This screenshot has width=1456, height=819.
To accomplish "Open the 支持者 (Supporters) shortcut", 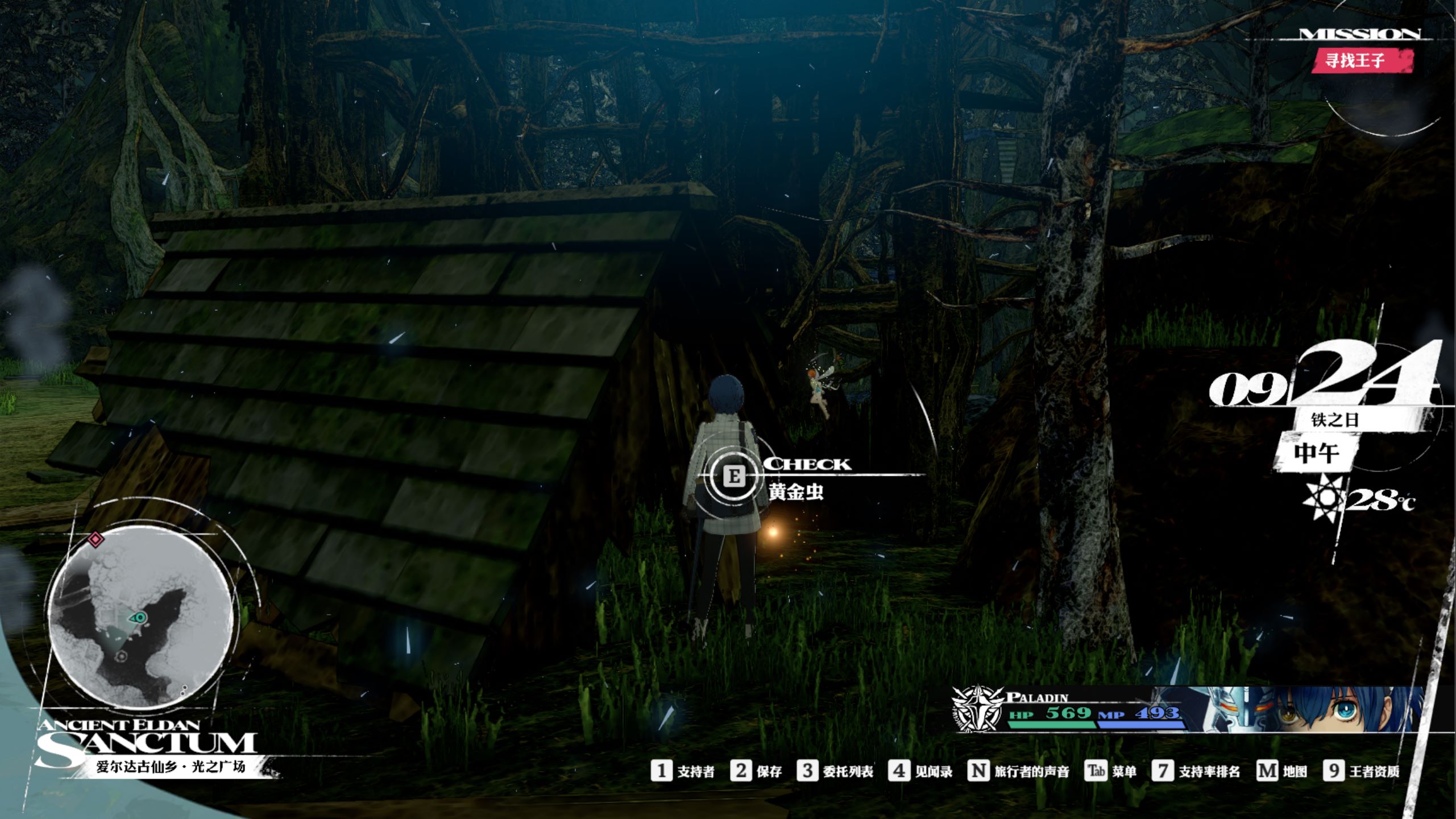I will tap(683, 771).
